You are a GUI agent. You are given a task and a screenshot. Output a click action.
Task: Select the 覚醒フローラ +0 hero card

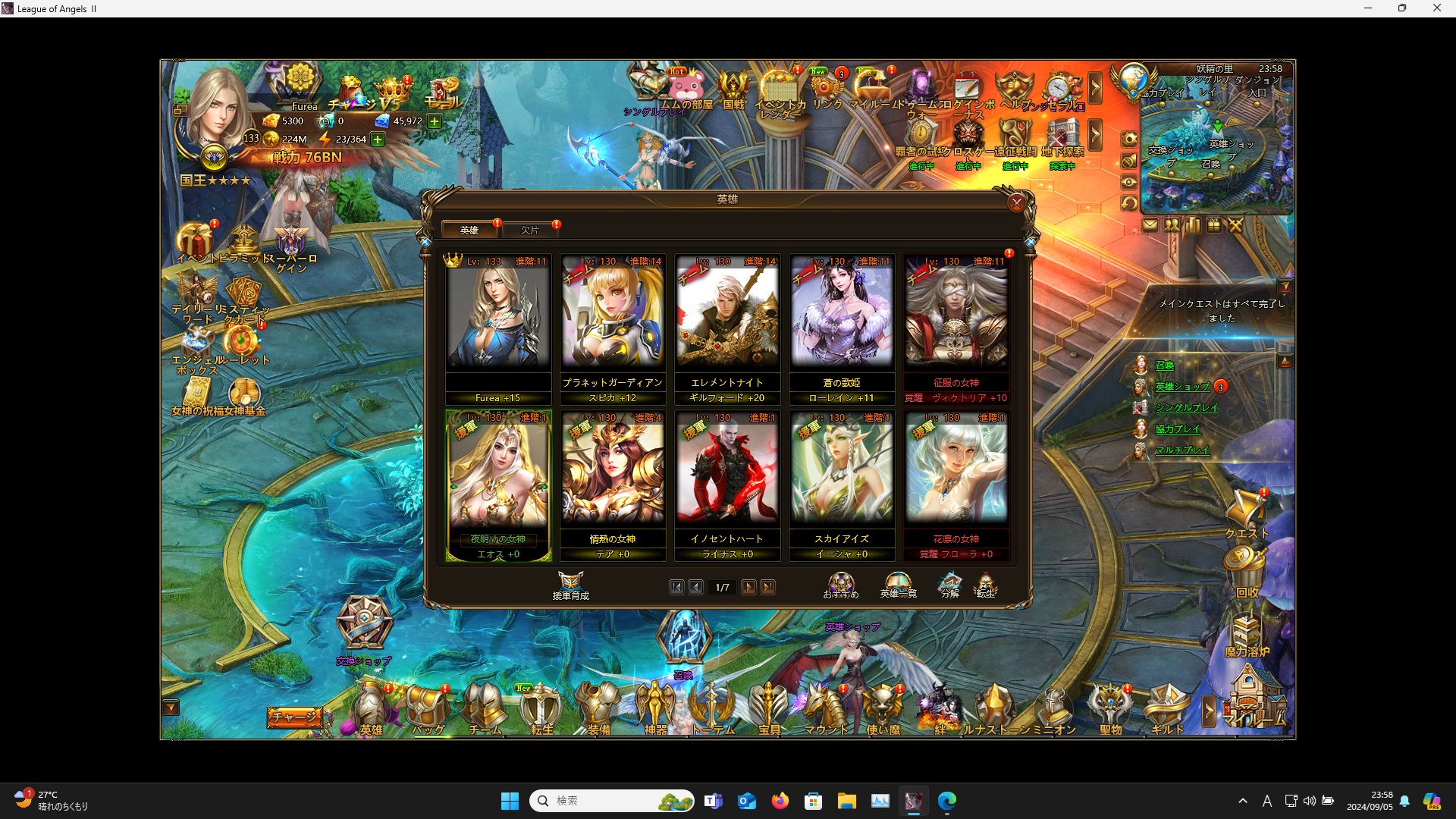coord(955,485)
